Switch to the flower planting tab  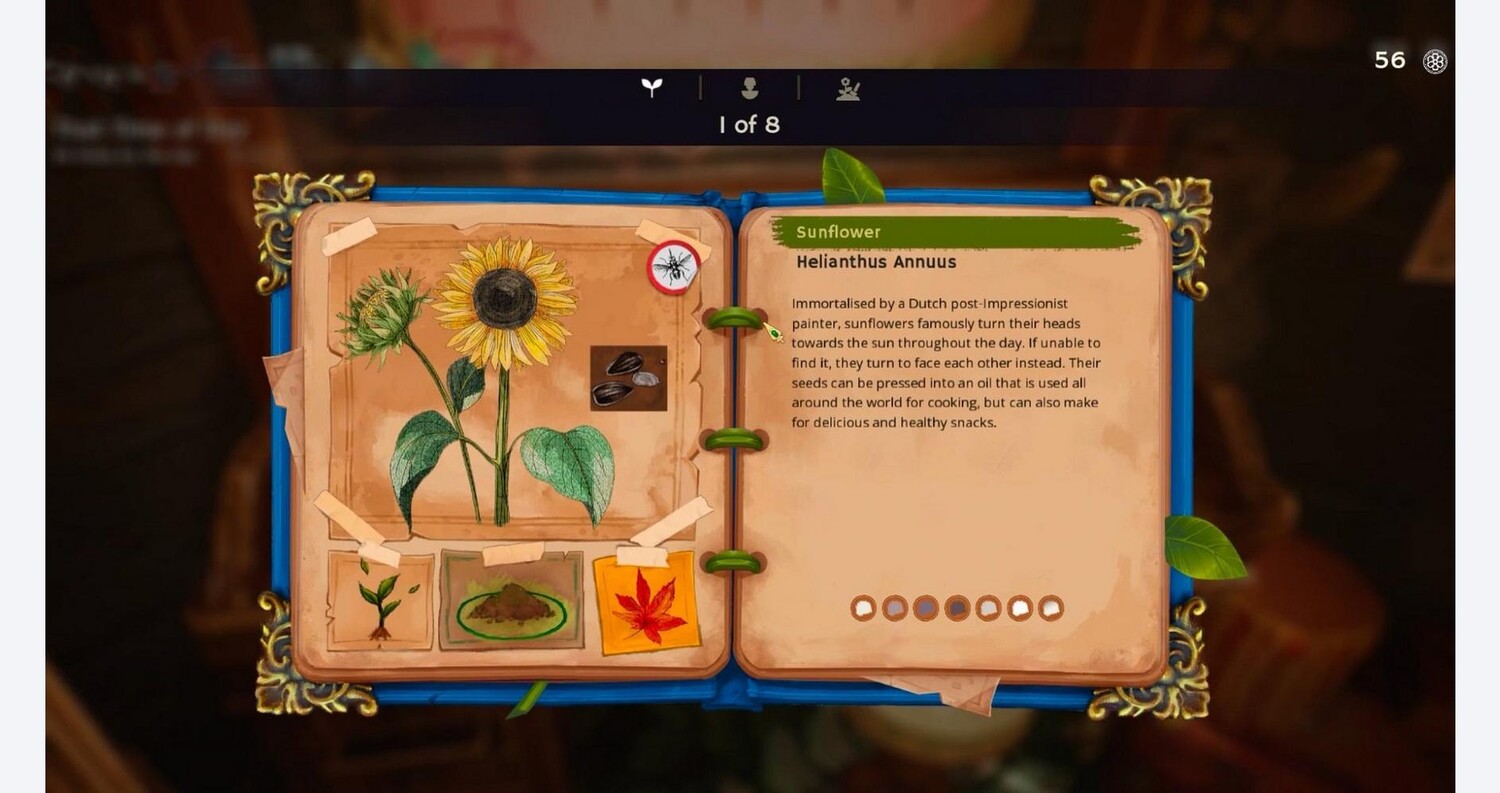848,90
